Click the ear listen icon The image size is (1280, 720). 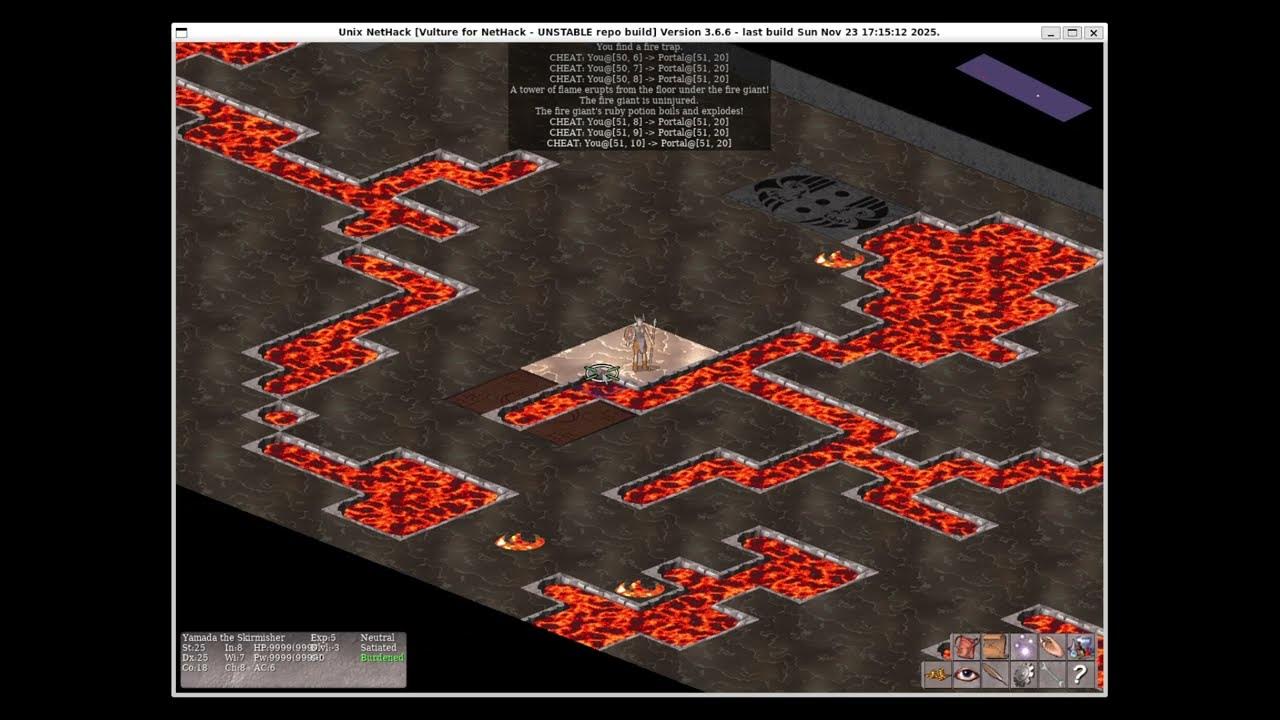pos(1052,646)
